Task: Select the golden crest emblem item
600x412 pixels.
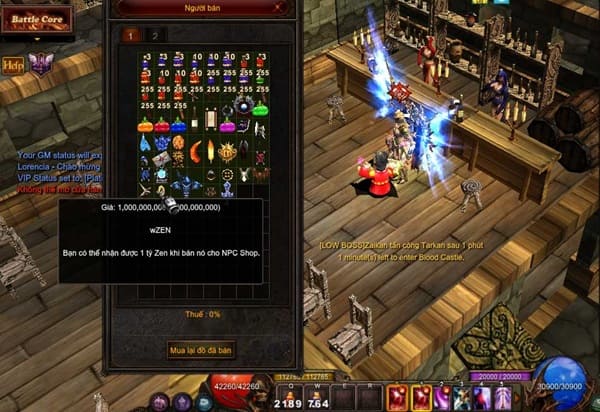Action: pyautogui.click(x=227, y=151)
